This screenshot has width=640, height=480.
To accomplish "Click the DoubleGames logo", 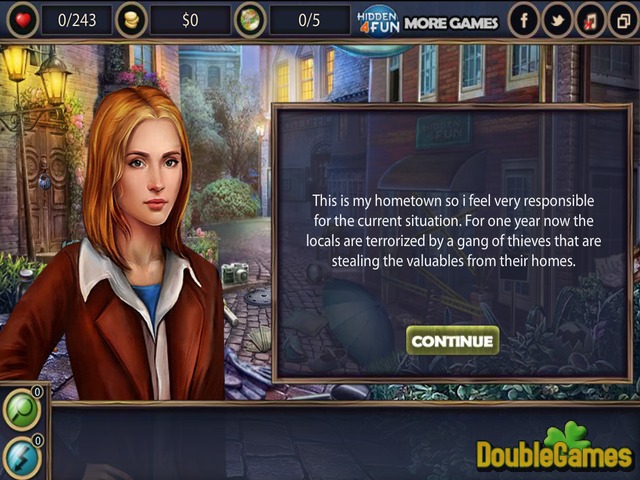I will (x=554, y=450).
